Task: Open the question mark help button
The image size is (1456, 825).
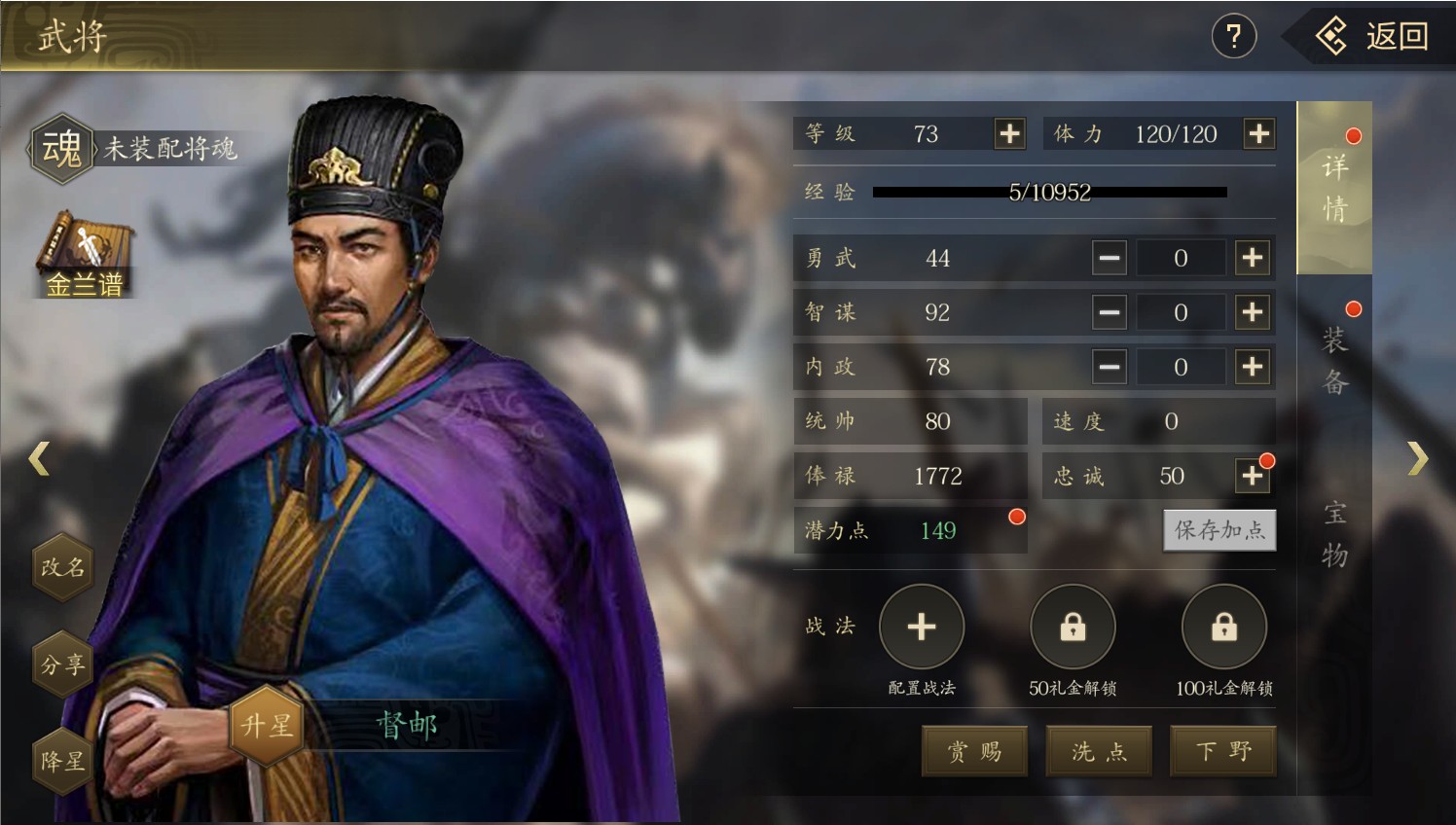Action: (x=1233, y=37)
